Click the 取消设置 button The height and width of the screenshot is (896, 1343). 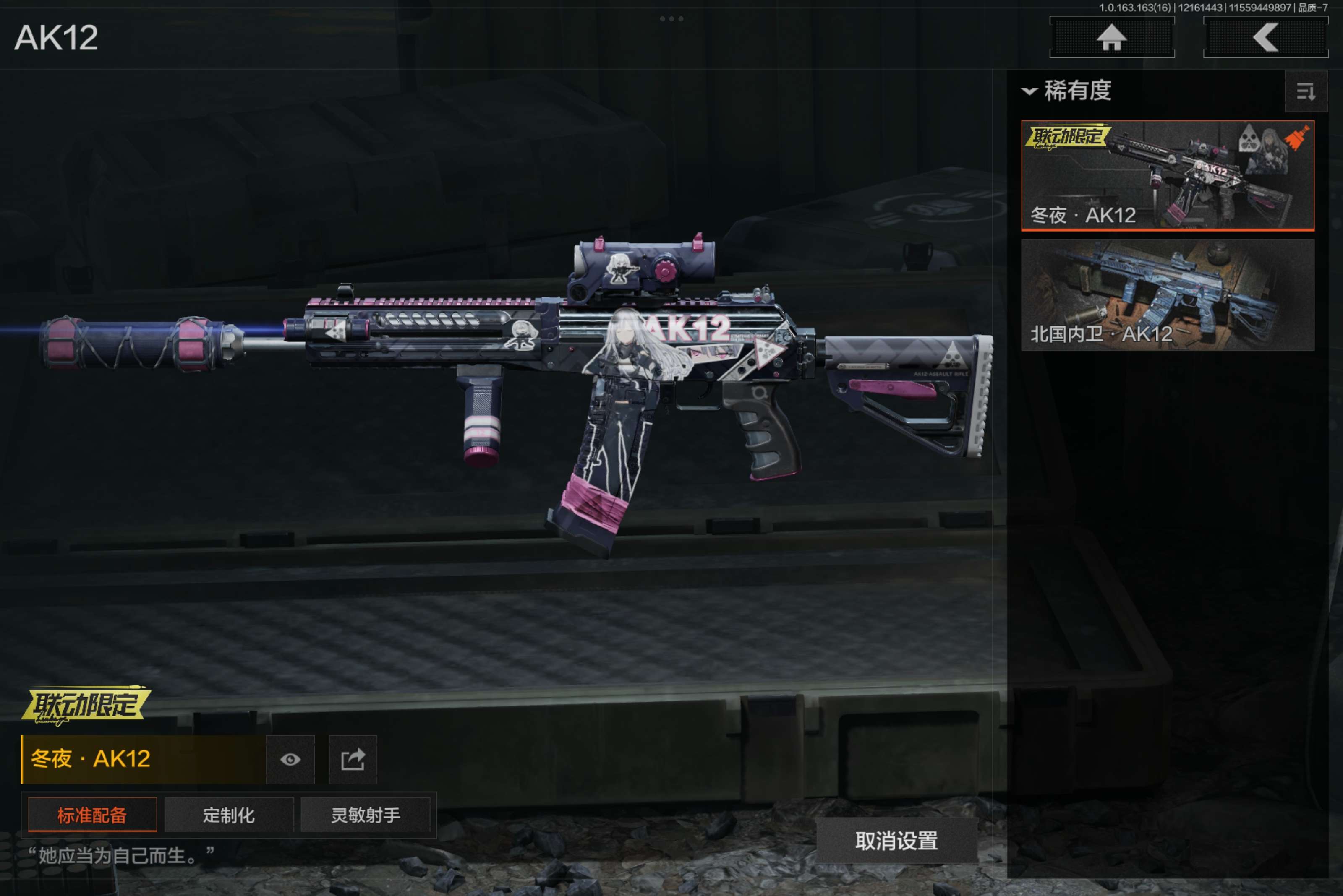pos(896,841)
